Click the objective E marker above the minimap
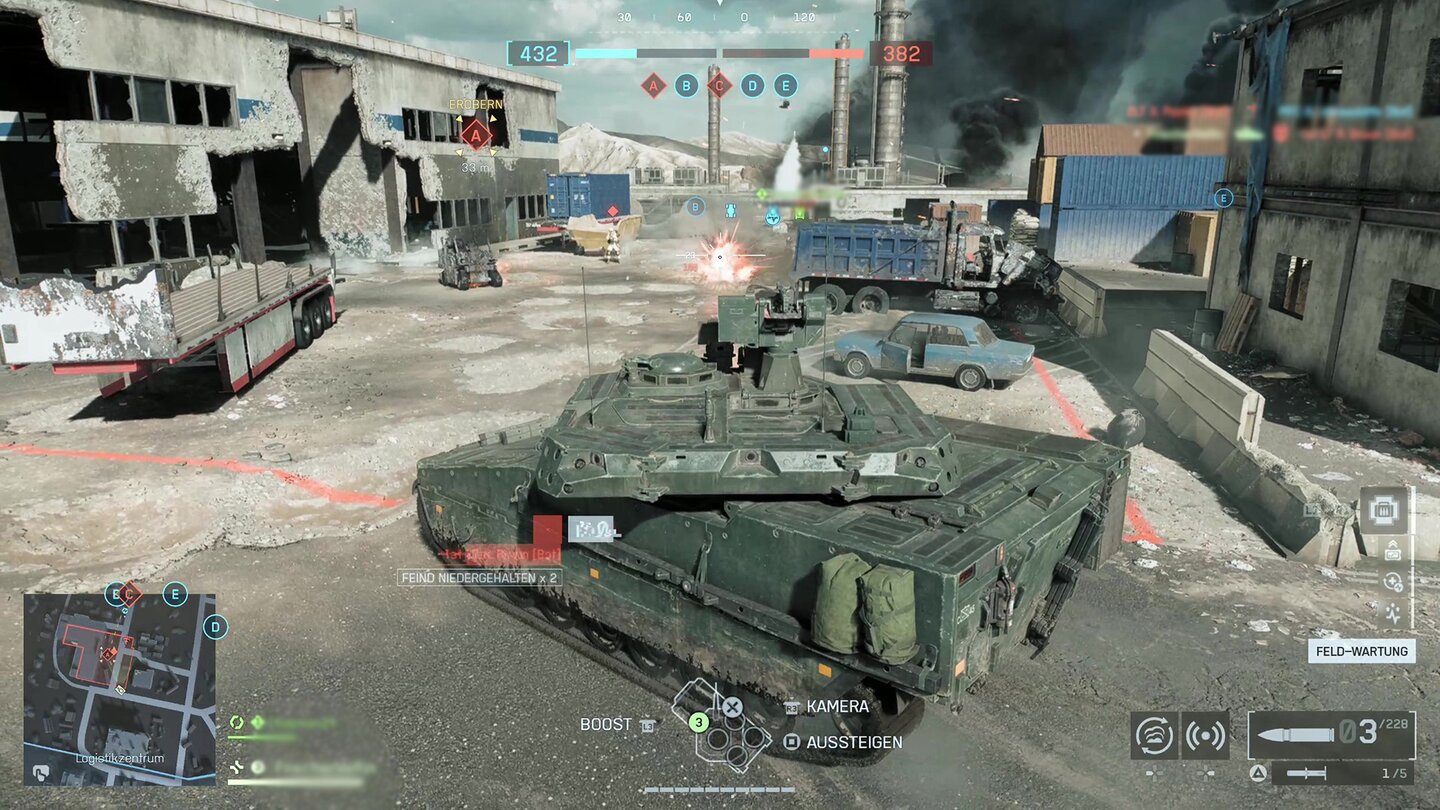Screen dimensions: 1440x810 (x=175, y=594)
